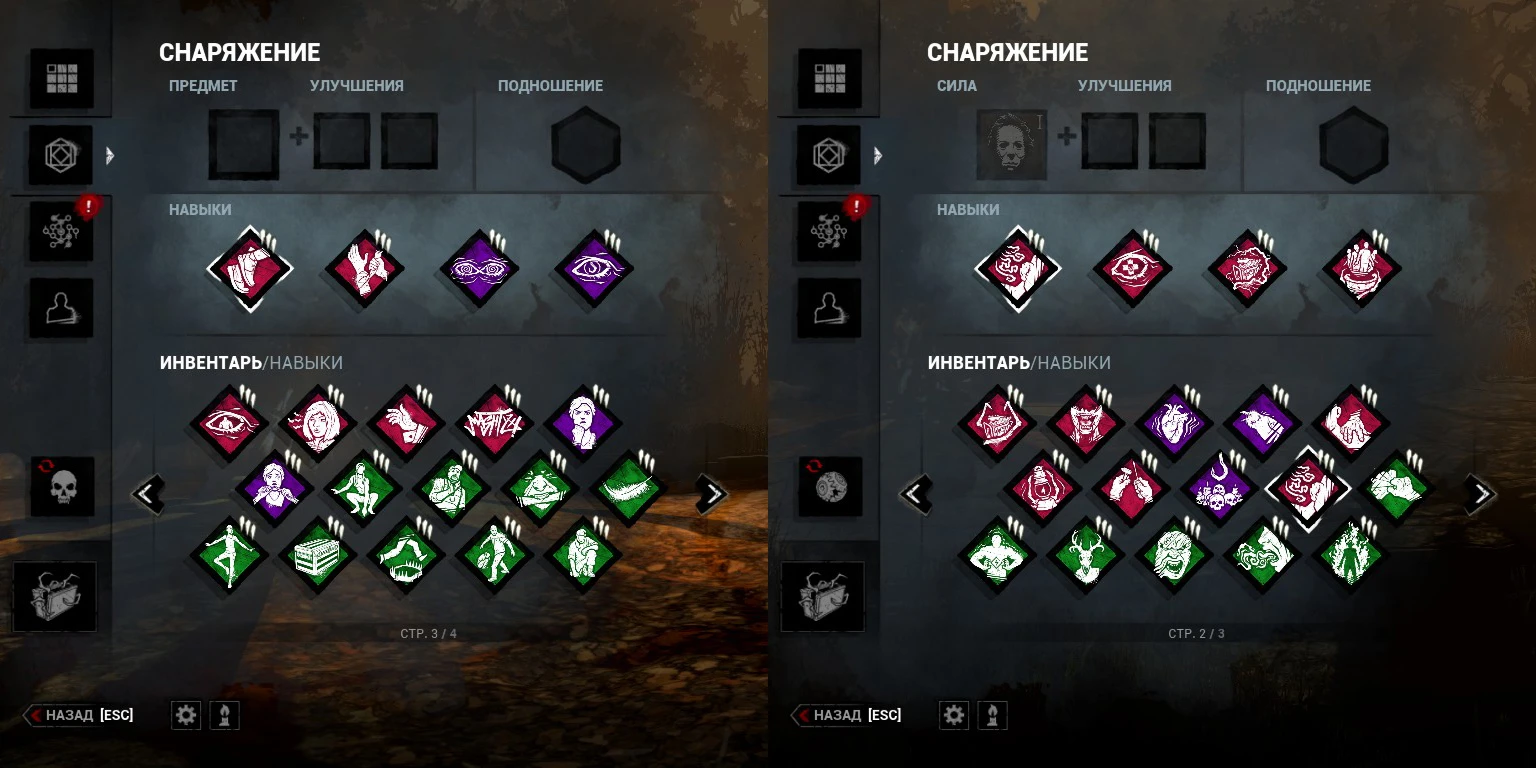Expand the survivor panel sidebar via chevron arrow
Screen dimensions: 1536x768
click(x=110, y=156)
